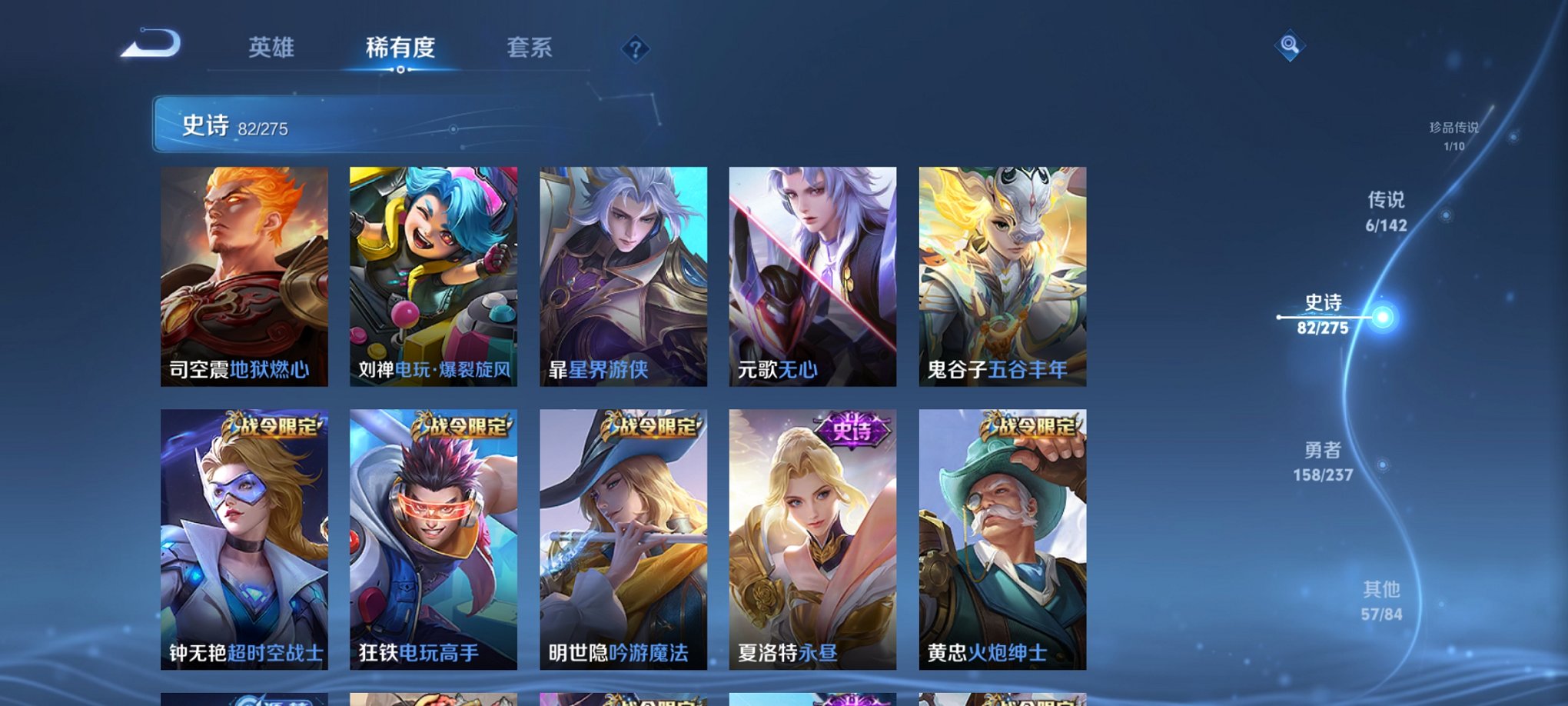The width and height of the screenshot is (1568, 706).
Task: Open the help question mark icon
Action: pos(634,50)
